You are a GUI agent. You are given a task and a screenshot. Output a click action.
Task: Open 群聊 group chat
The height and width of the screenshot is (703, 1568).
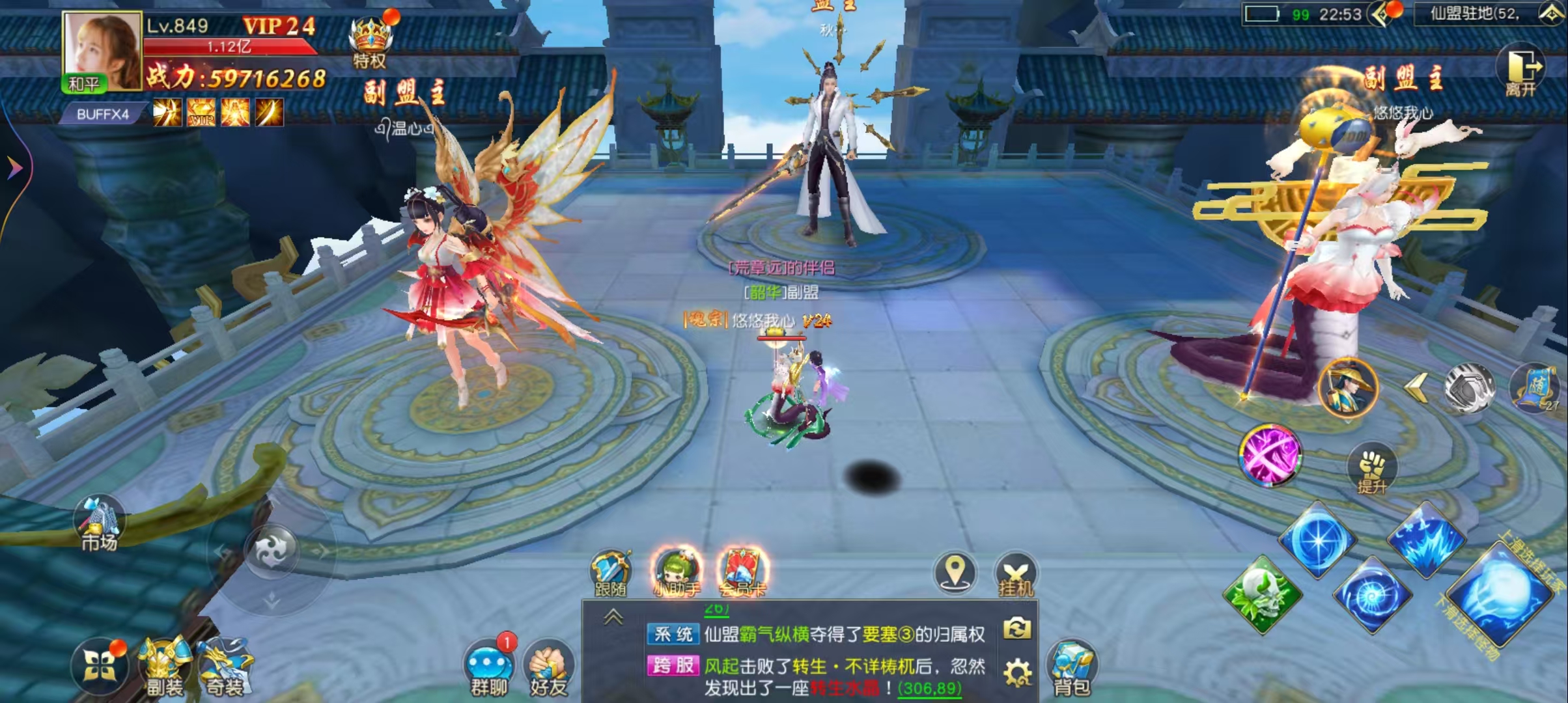489,669
